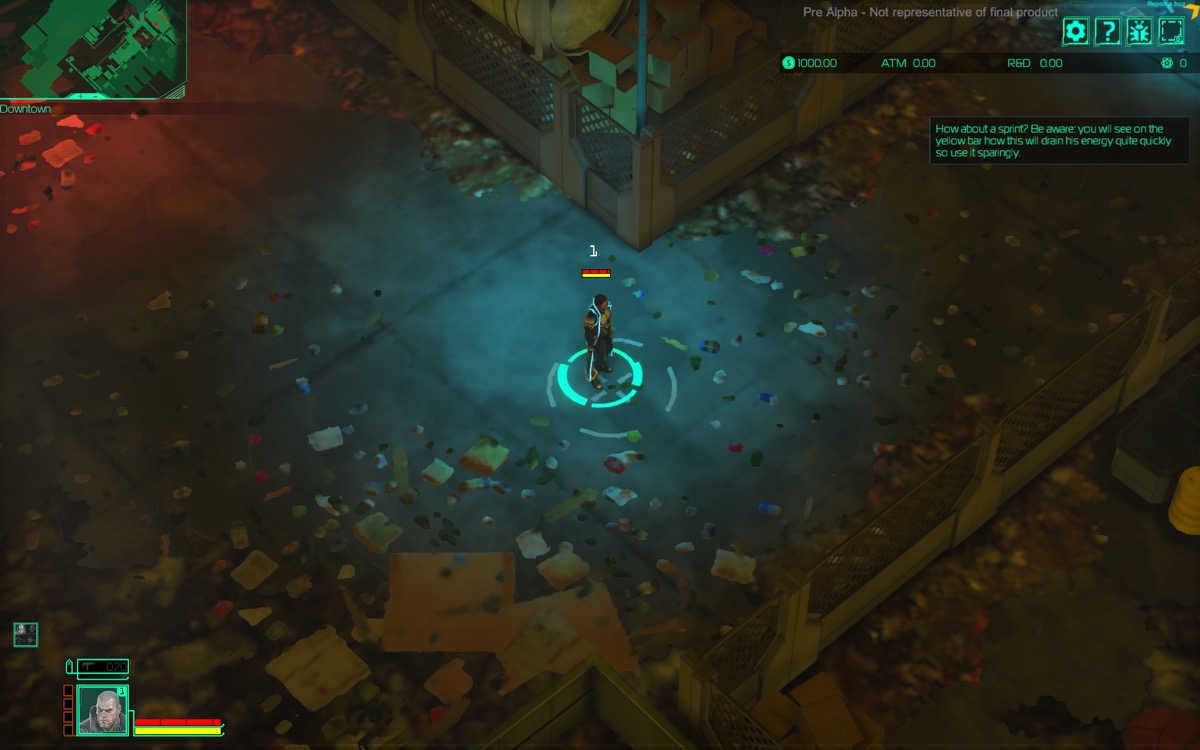This screenshot has height=750, width=1200.
Task: Open the Downtown minimap
Action: pos(92,48)
